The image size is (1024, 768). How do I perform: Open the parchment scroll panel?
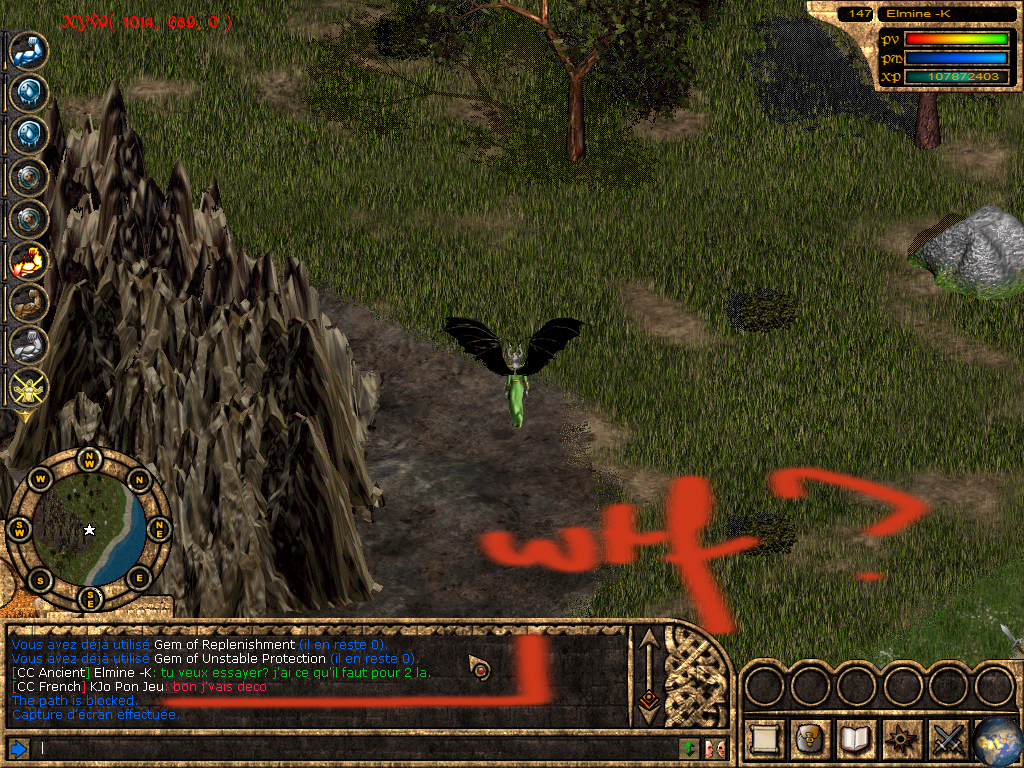pyautogui.click(x=765, y=739)
